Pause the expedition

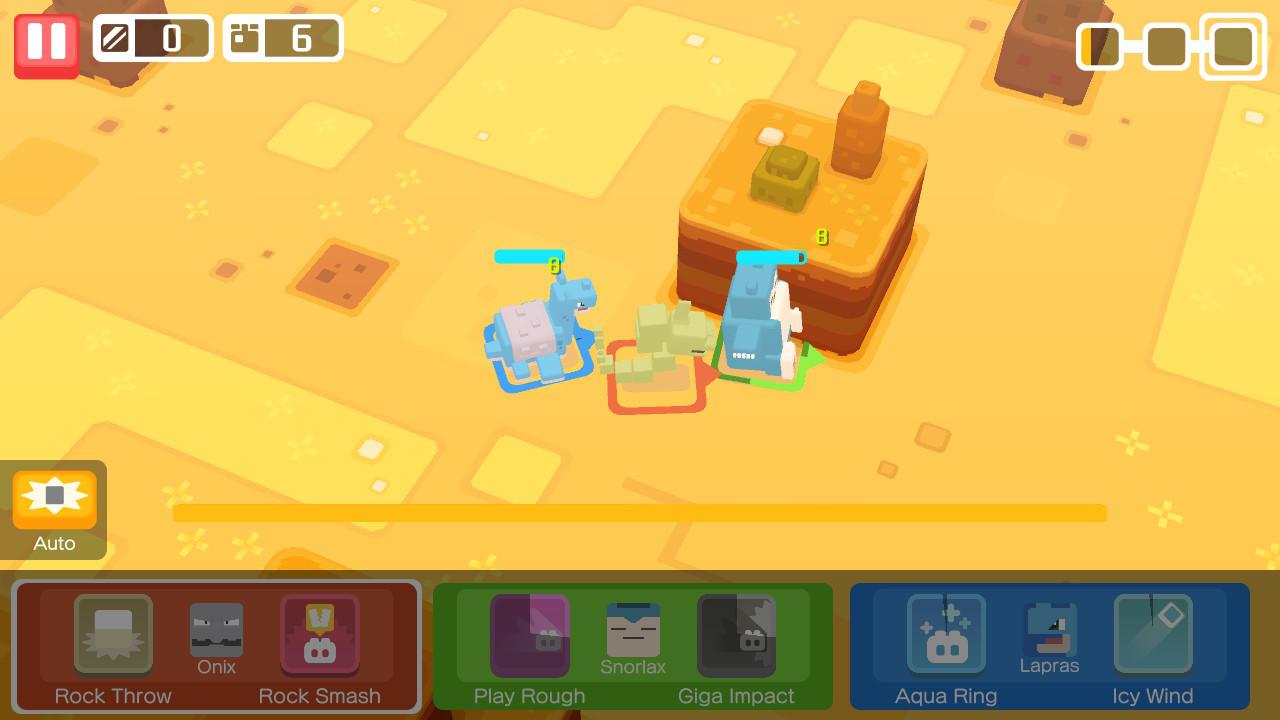[45, 44]
